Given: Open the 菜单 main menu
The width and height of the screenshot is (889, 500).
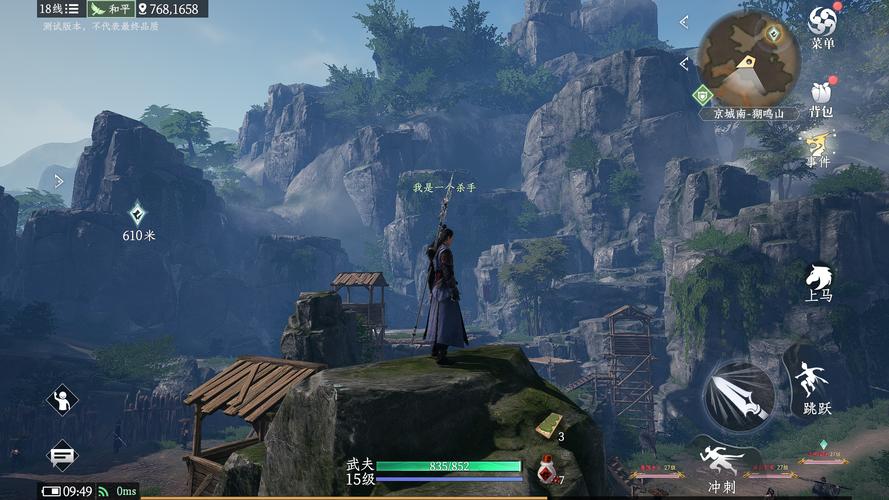Looking at the screenshot, I should pos(822,25).
